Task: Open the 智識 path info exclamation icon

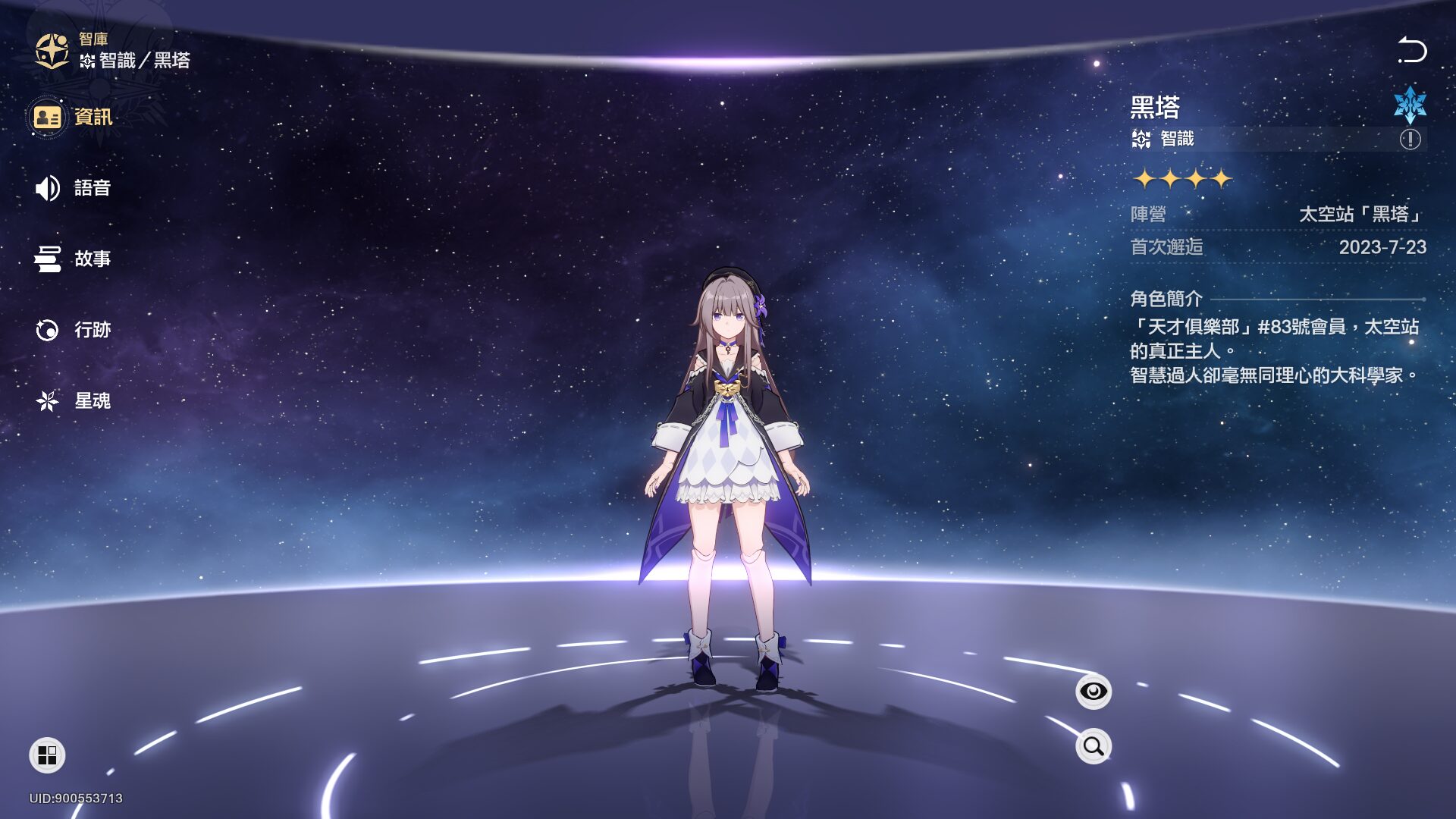Action: click(1410, 140)
